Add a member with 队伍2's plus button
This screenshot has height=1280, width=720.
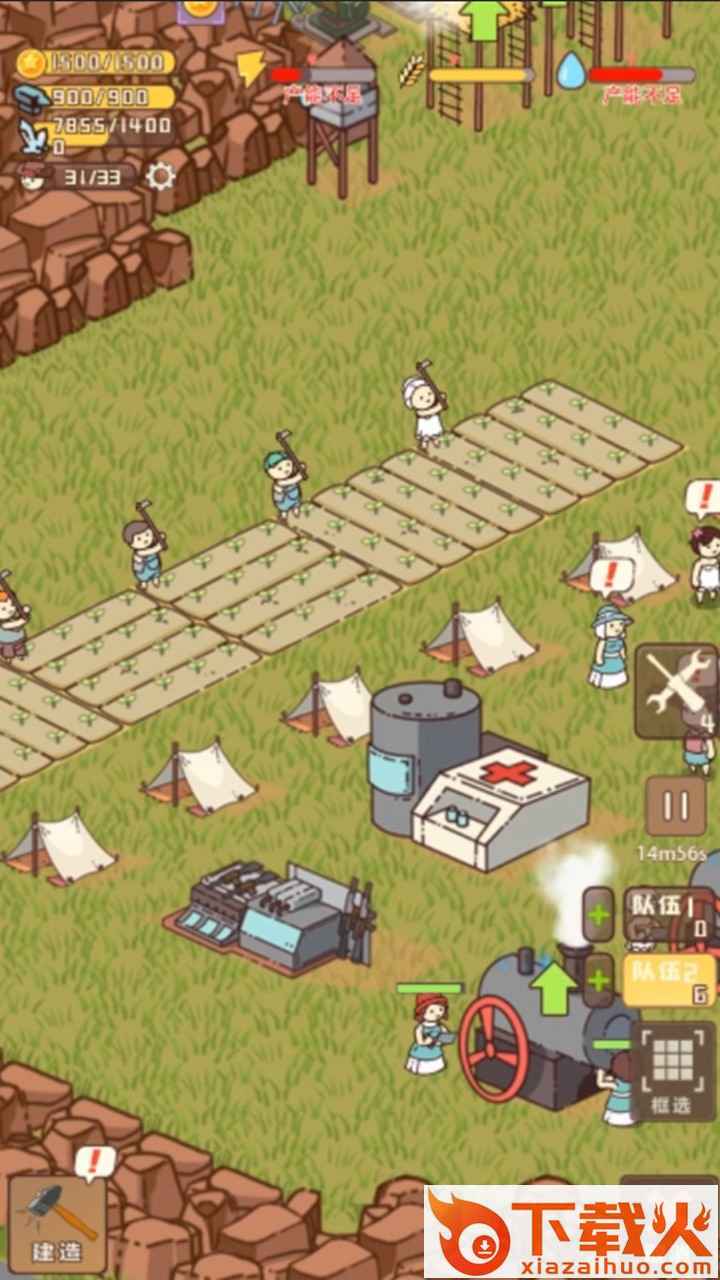click(599, 980)
